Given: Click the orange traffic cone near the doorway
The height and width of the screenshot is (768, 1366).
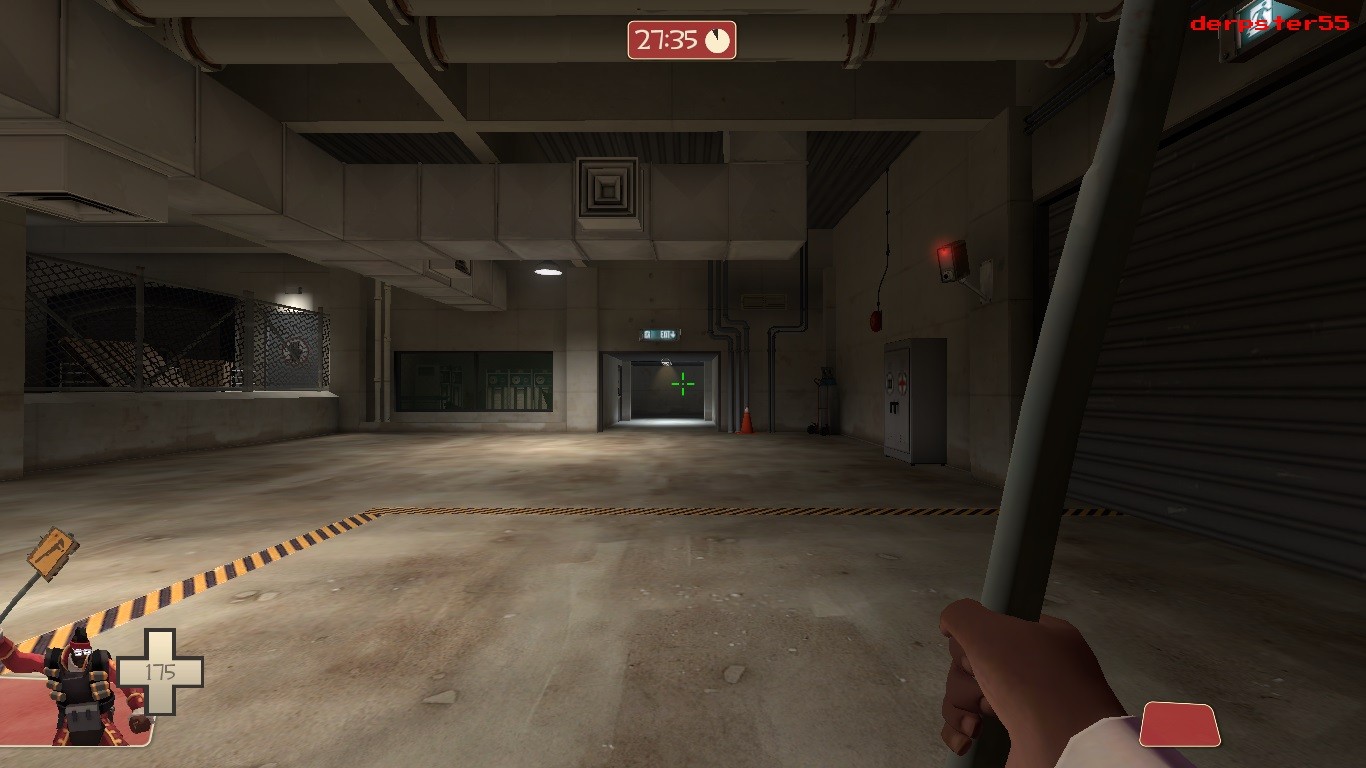Looking at the screenshot, I should pos(748,420).
